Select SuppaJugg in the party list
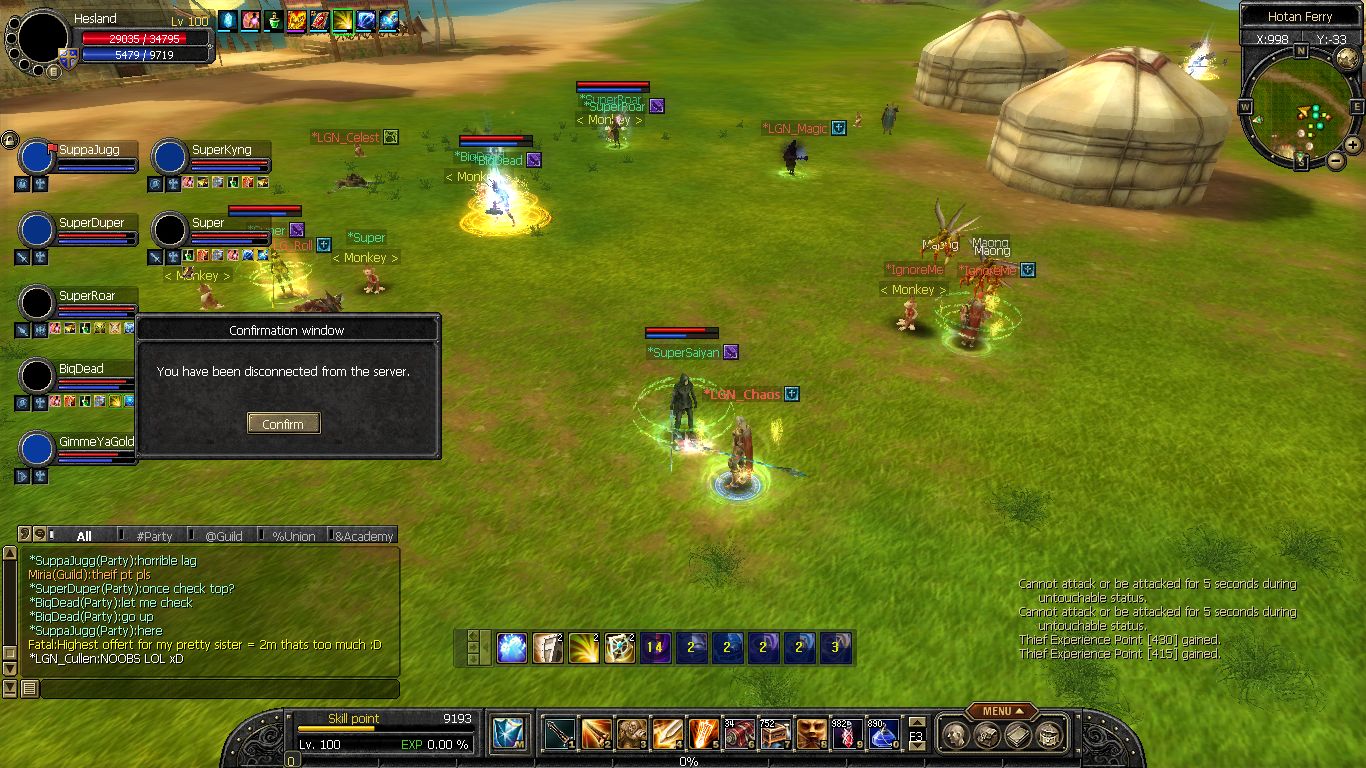This screenshot has height=768, width=1366. point(38,158)
